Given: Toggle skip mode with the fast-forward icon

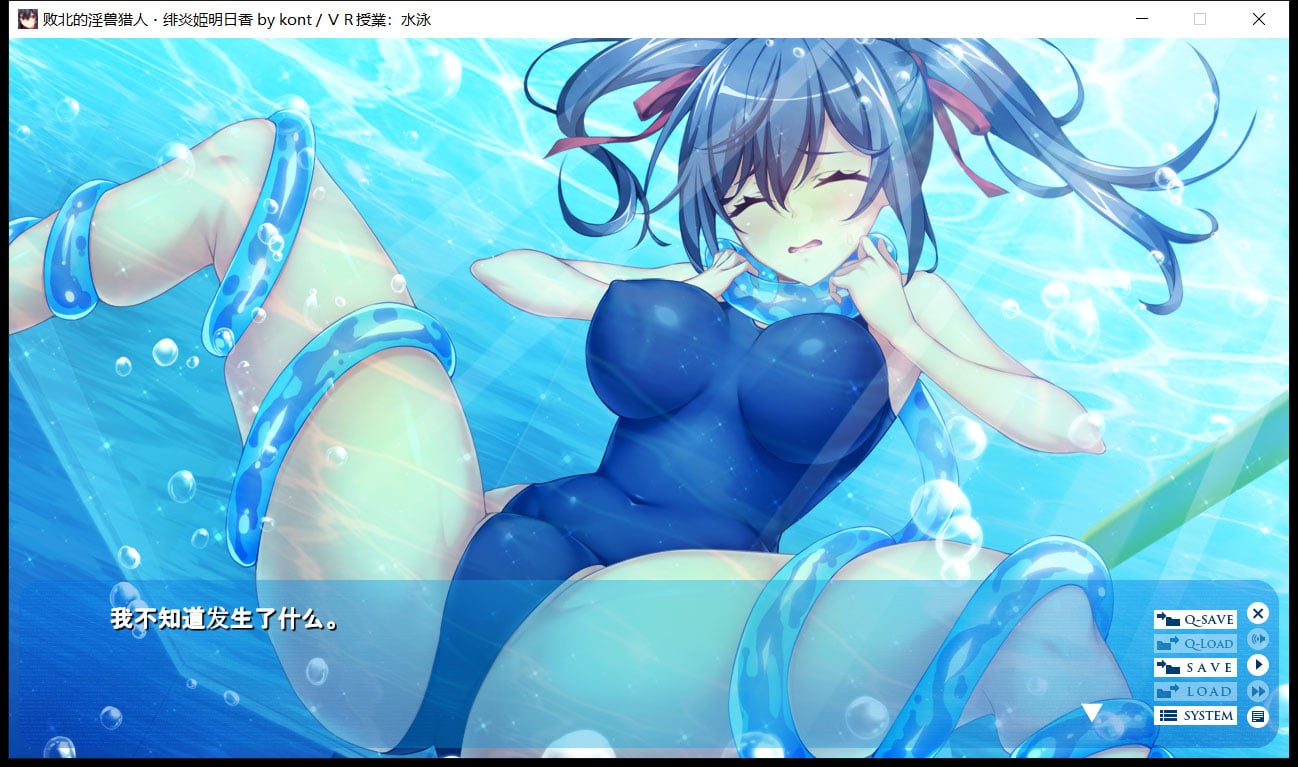Looking at the screenshot, I should click(x=1258, y=690).
